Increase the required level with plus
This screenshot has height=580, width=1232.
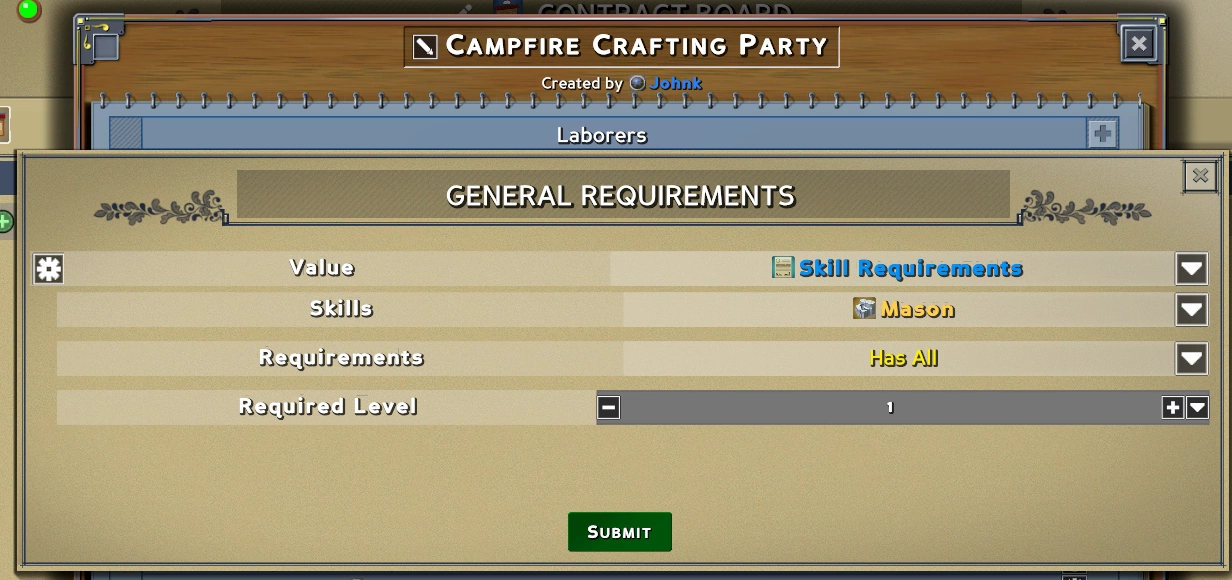pyautogui.click(x=1173, y=407)
